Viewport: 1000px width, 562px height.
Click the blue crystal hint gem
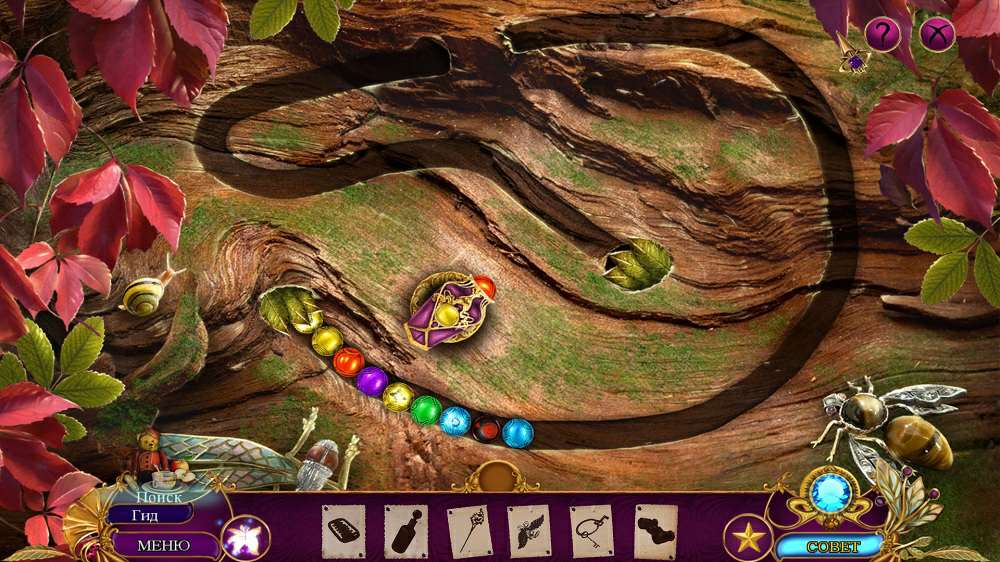(829, 491)
